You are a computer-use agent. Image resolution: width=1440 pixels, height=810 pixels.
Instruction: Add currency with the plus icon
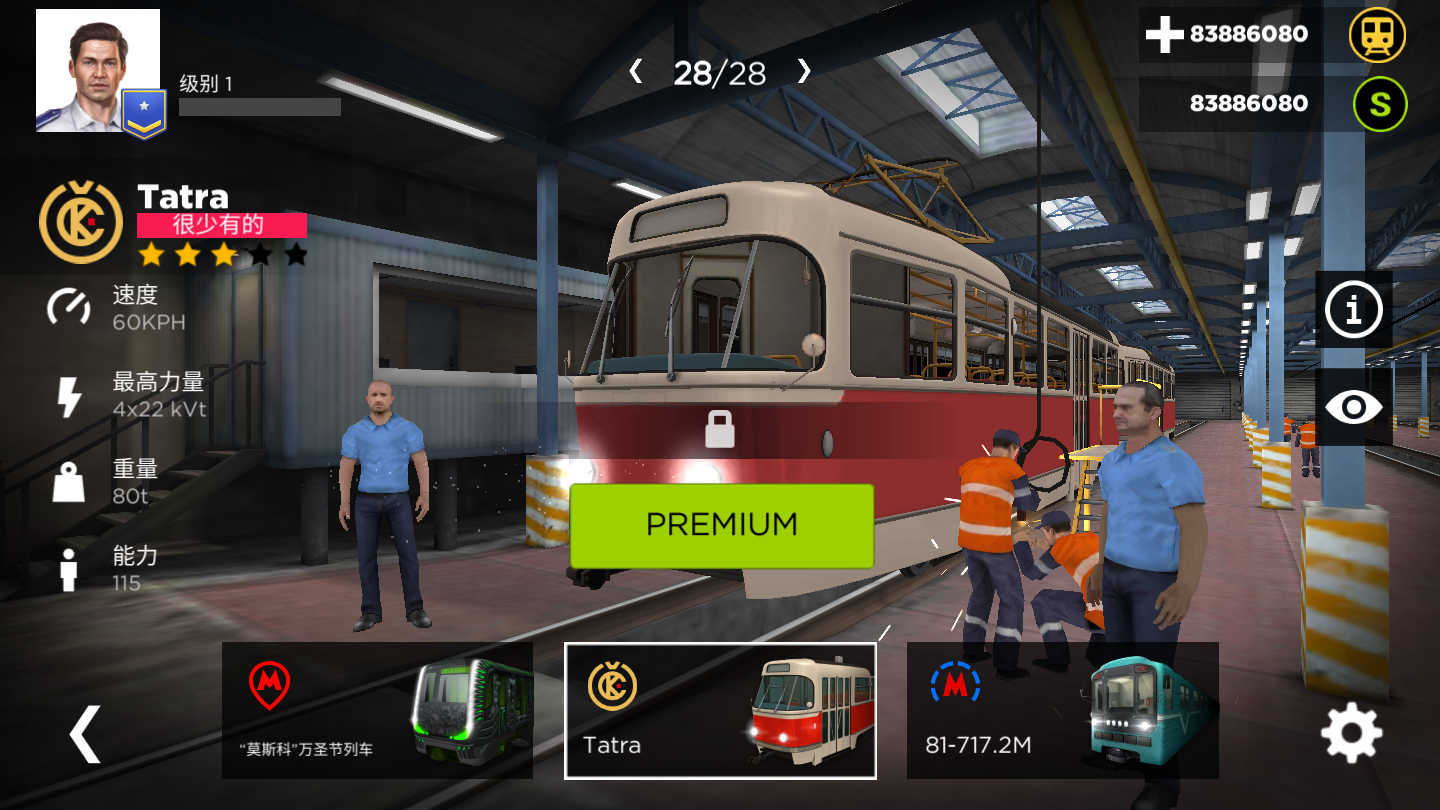[x=1165, y=35]
